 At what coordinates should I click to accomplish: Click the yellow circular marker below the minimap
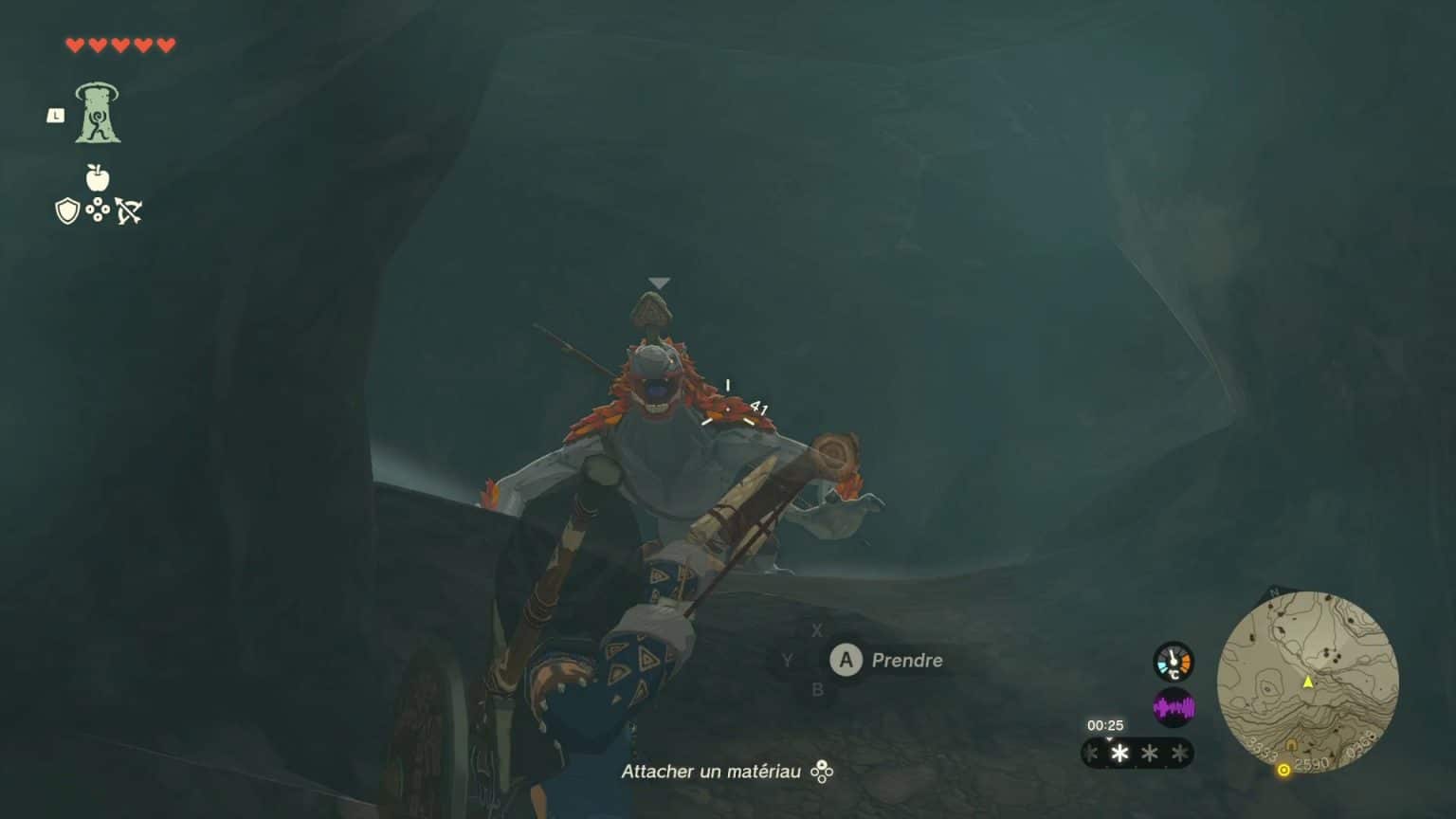pos(1283,771)
